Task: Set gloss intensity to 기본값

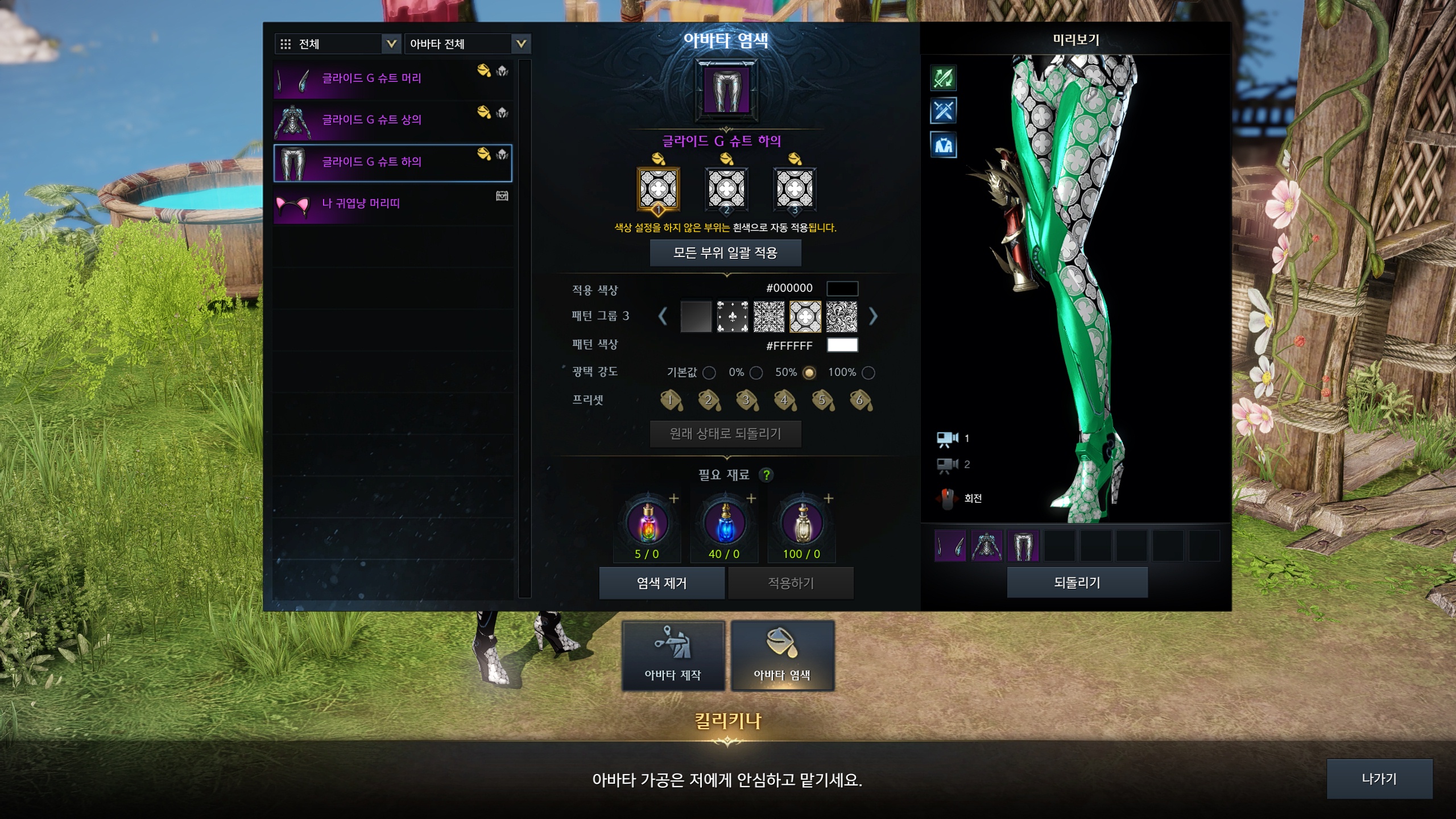Action: 709,373
